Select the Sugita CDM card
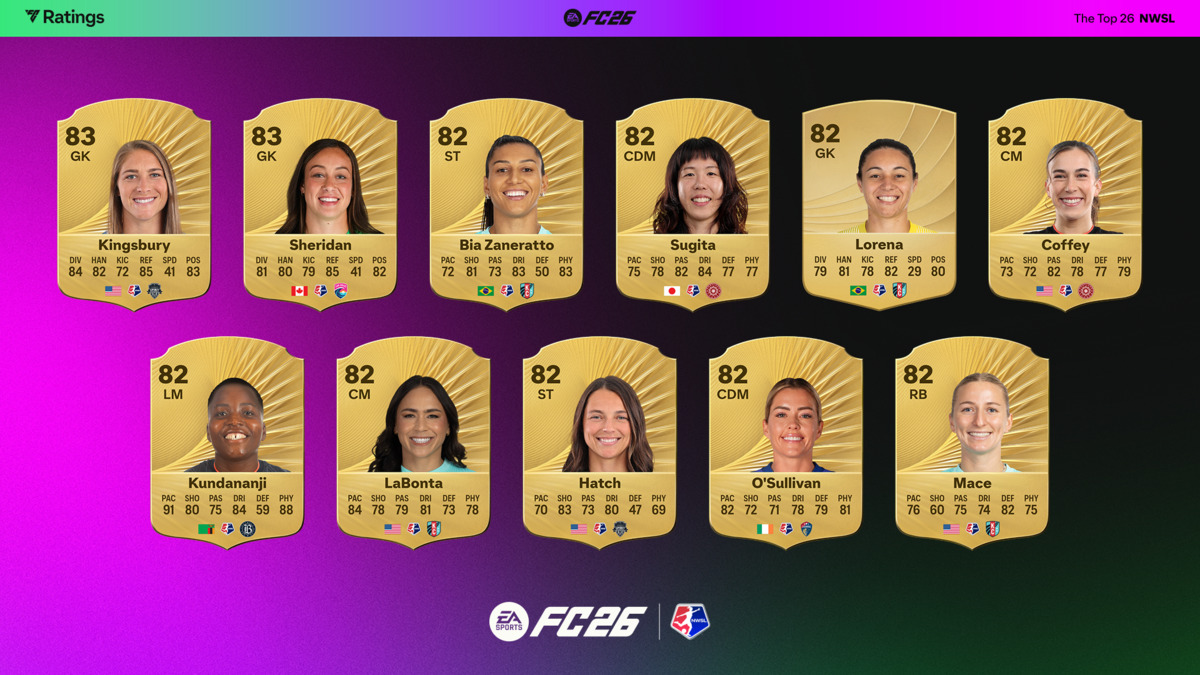This screenshot has height=675, width=1200. click(692, 200)
